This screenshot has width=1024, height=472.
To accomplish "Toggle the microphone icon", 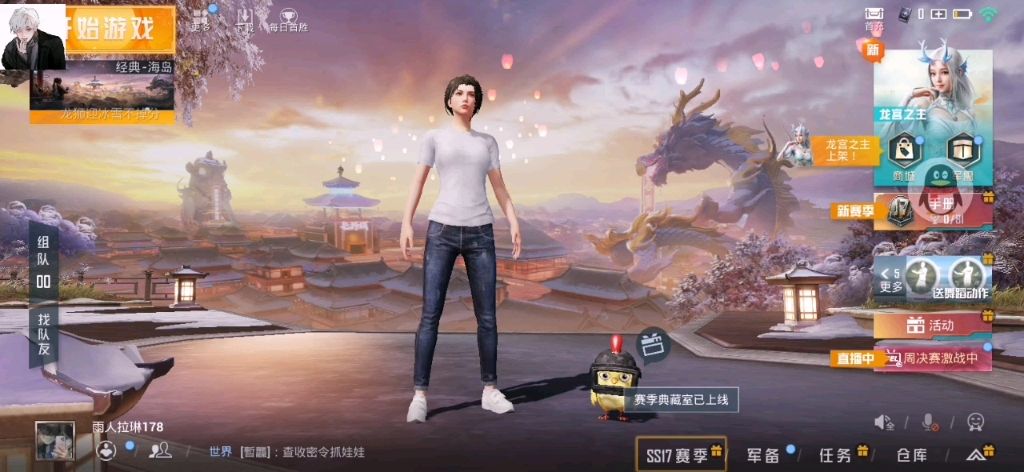I will [x=930, y=422].
